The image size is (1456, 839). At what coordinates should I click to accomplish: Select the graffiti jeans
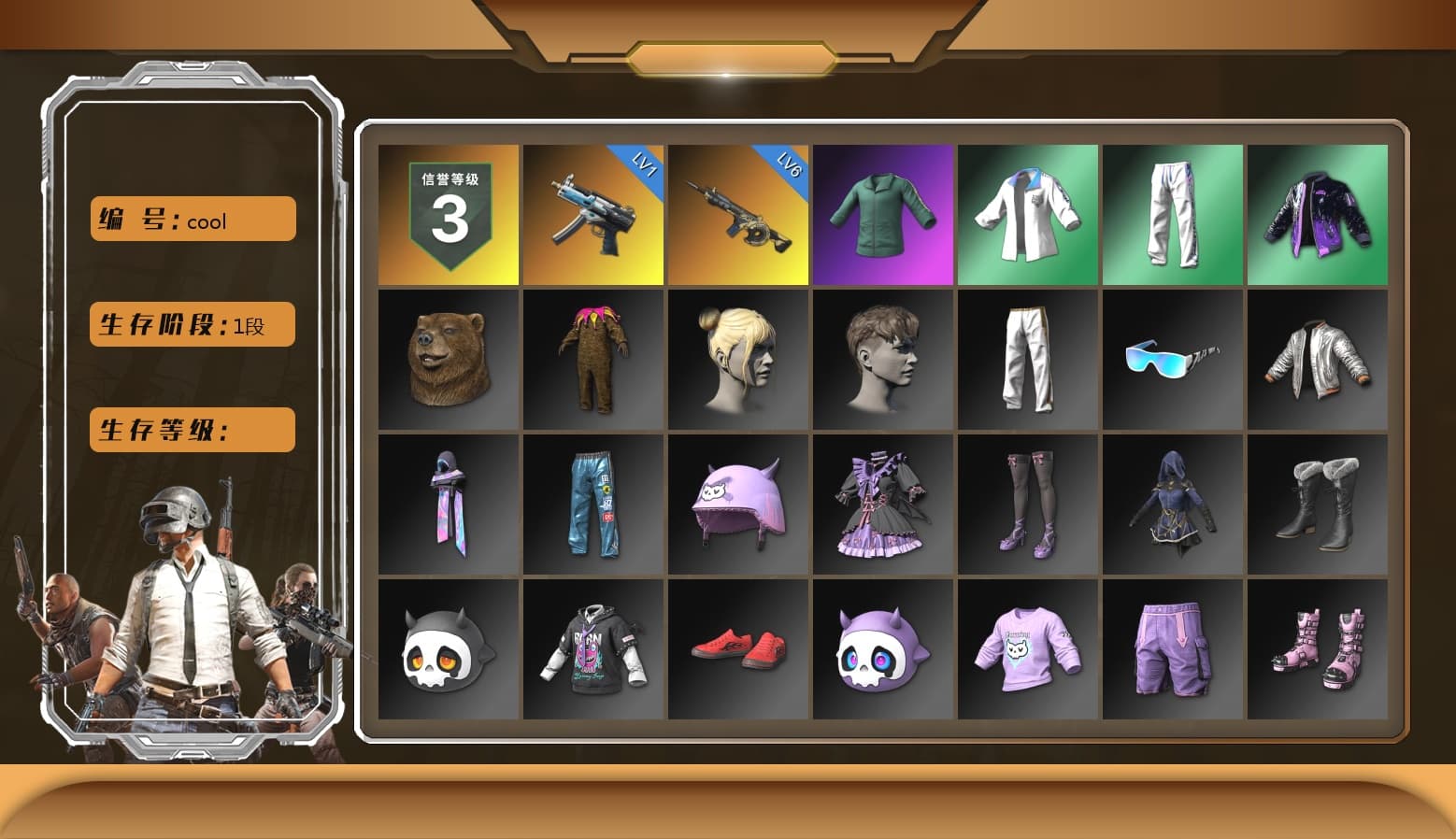tap(592, 503)
